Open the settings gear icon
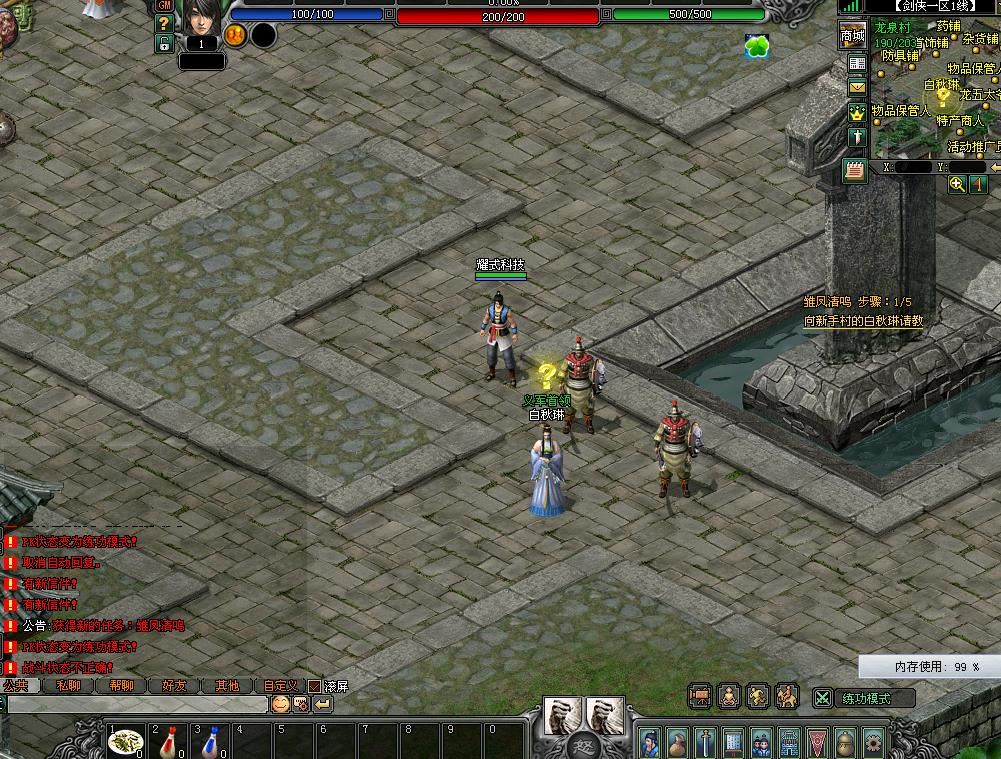This screenshot has width=1001, height=759. (873, 744)
